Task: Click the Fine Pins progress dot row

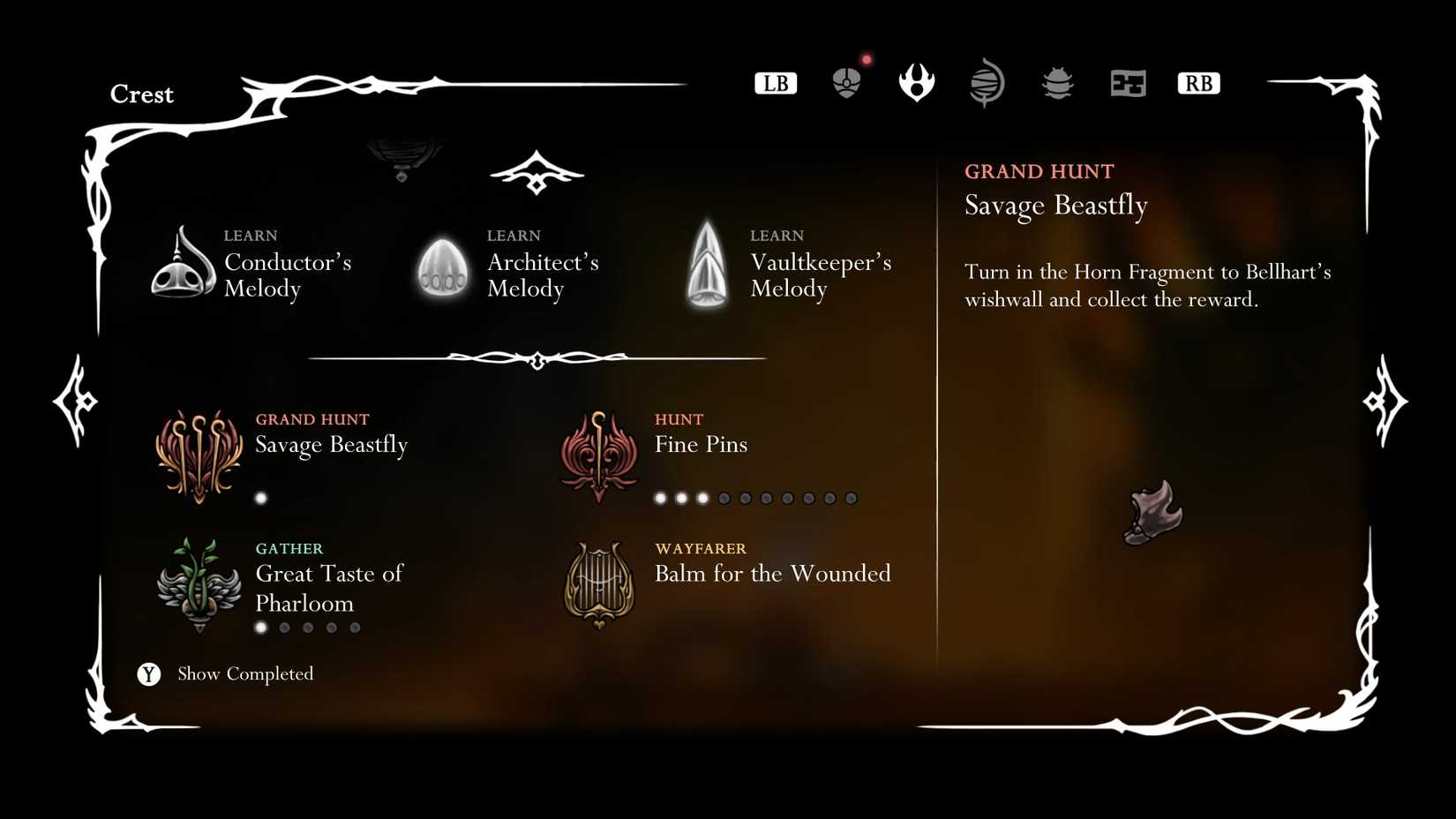Action: pos(754,497)
